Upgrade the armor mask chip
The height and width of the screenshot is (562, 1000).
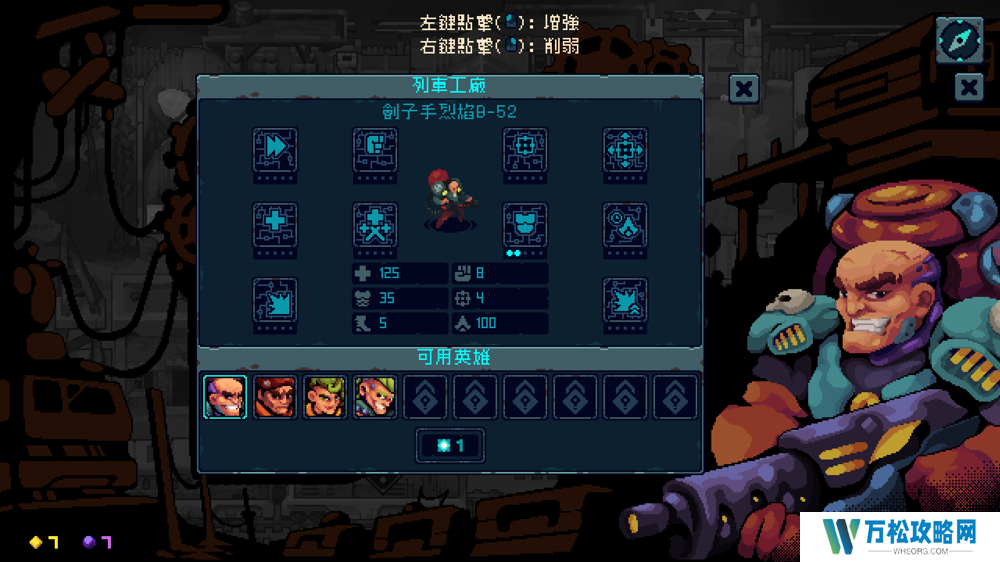(x=525, y=225)
